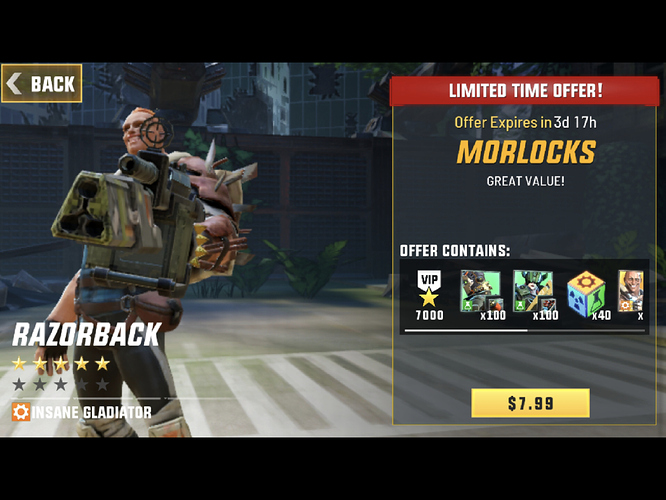Choose the bald hero portrait reward
Image resolution: width=666 pixels, height=500 pixels.
click(631, 291)
